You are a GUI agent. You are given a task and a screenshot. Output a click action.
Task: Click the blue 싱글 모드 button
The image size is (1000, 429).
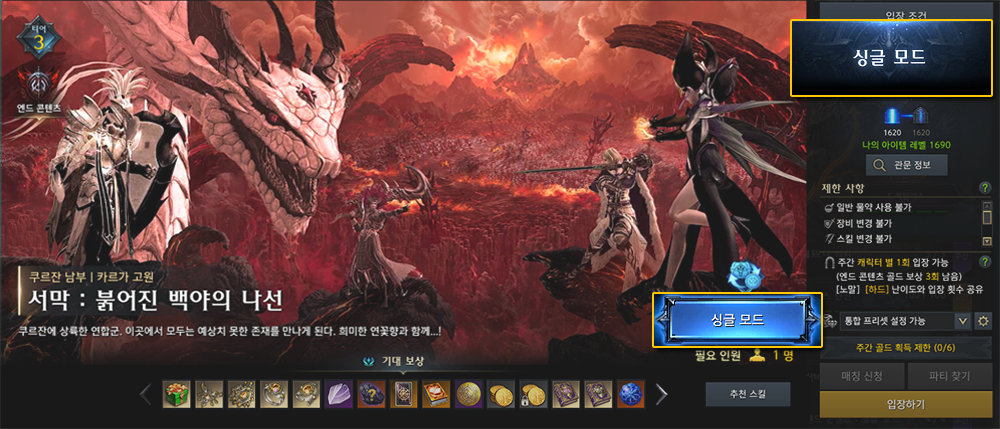[x=737, y=319]
